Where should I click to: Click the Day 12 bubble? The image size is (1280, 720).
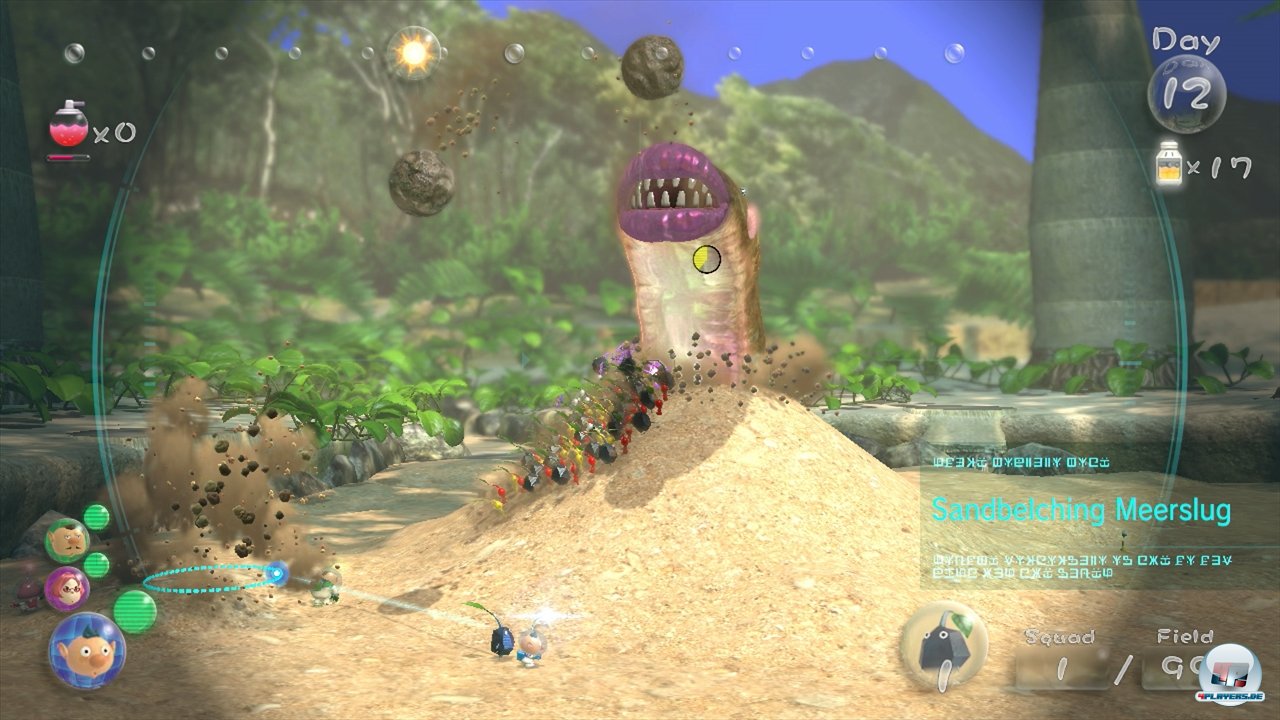pyautogui.click(x=1186, y=93)
